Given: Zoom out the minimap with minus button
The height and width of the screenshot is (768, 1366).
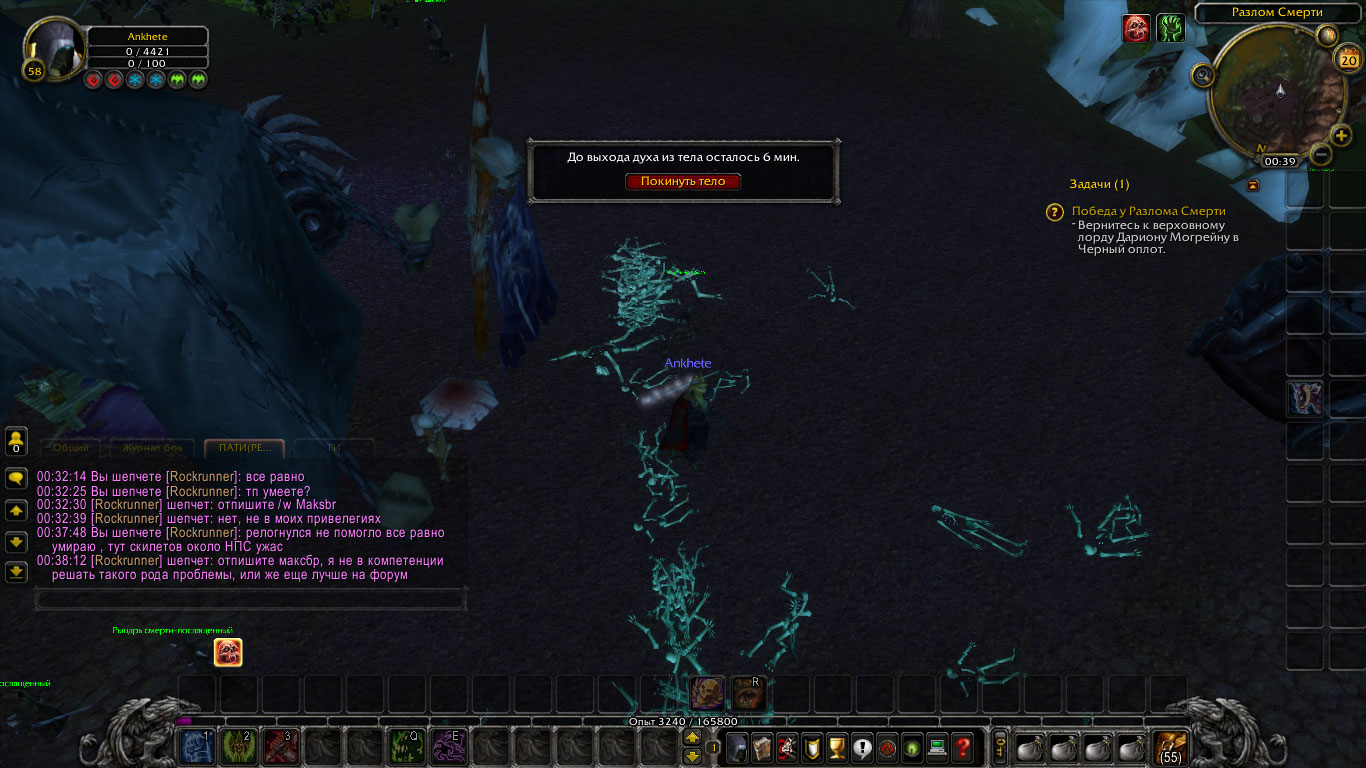Looking at the screenshot, I should point(1320,155).
